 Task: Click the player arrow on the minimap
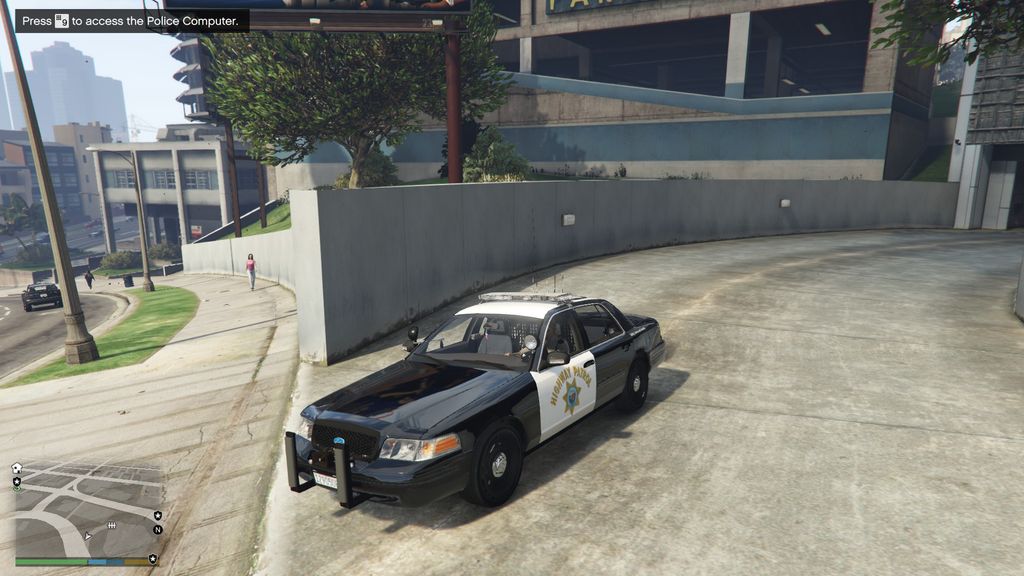click(x=88, y=536)
